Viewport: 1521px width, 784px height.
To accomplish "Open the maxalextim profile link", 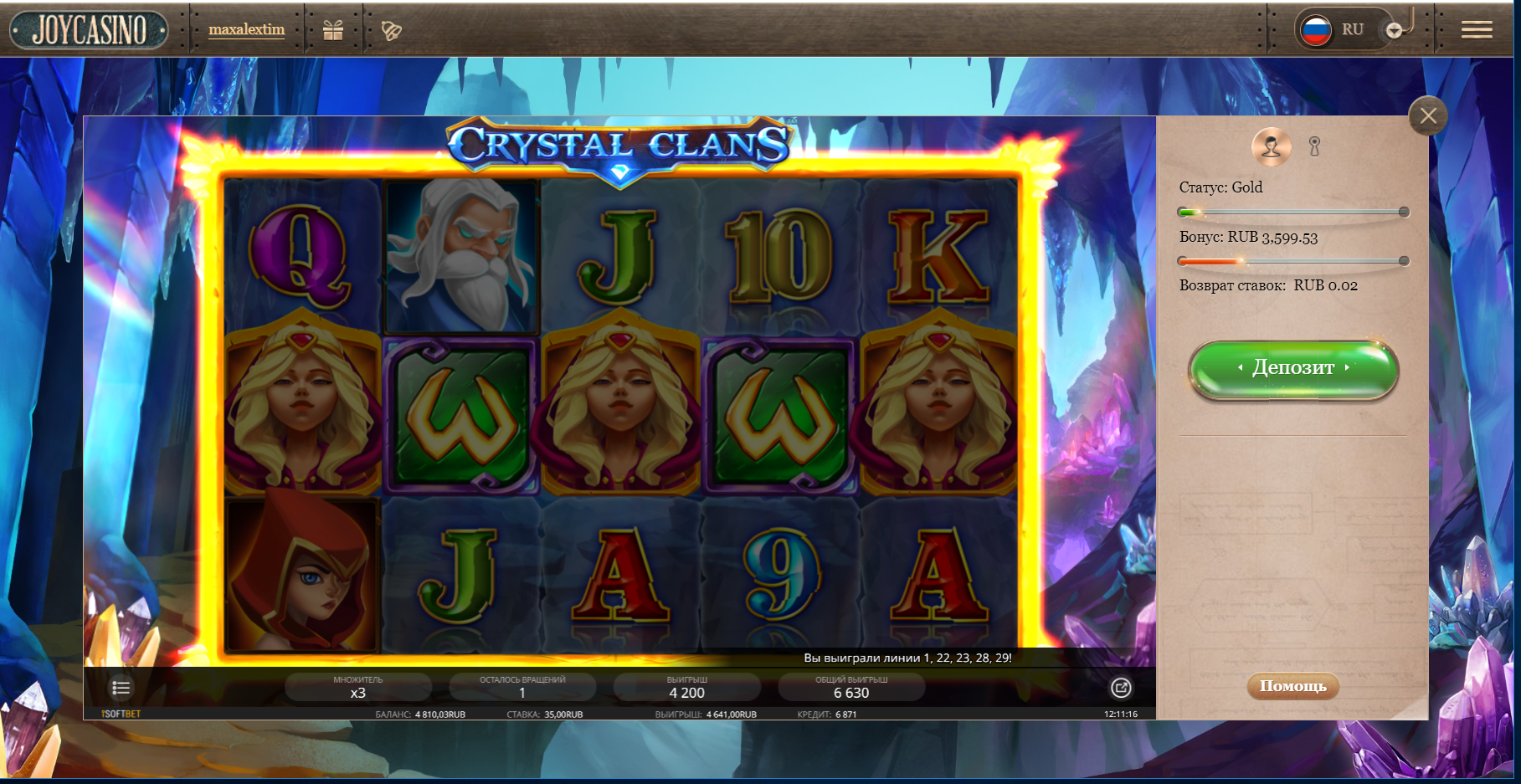I will pyautogui.click(x=246, y=30).
